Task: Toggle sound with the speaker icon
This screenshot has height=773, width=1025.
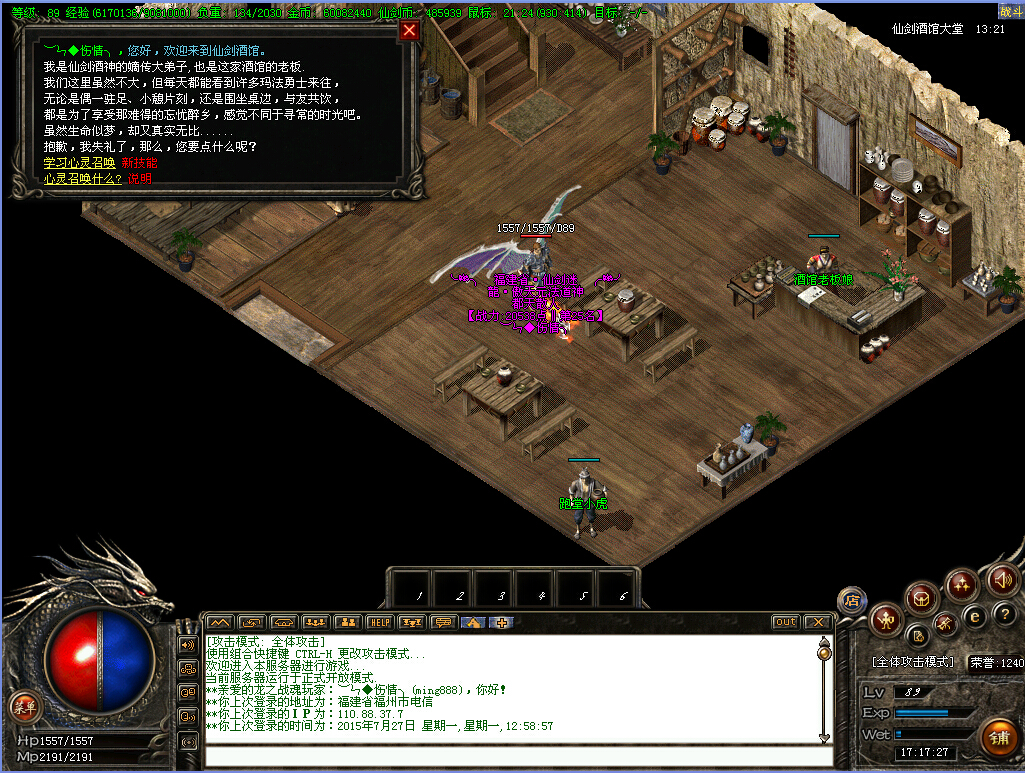Action: (x=1001, y=578)
